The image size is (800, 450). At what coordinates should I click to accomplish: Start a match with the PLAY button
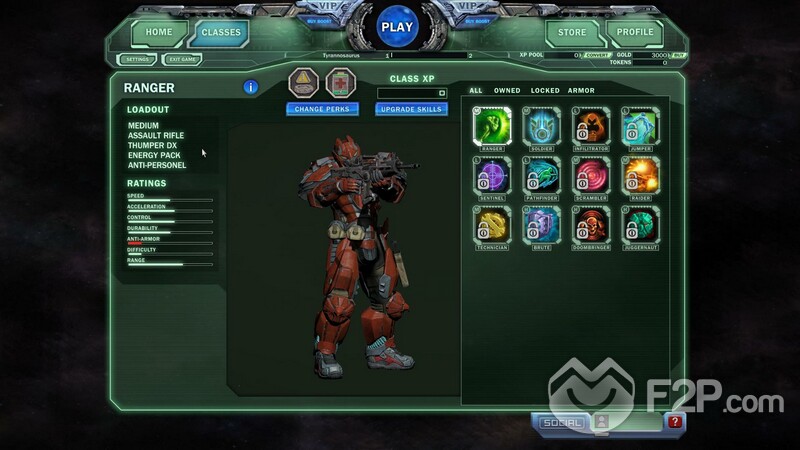[399, 28]
